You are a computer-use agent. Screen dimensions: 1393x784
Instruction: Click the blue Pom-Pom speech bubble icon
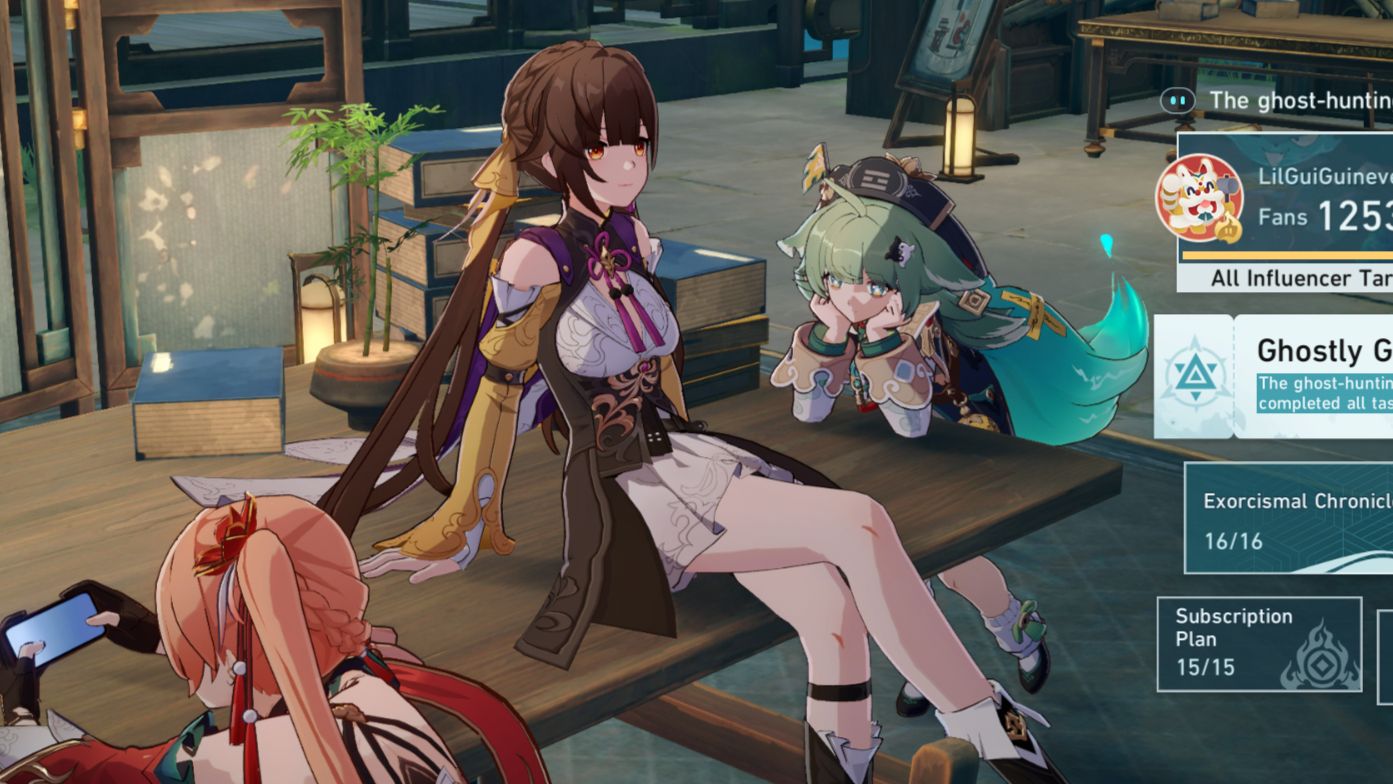click(x=1176, y=100)
